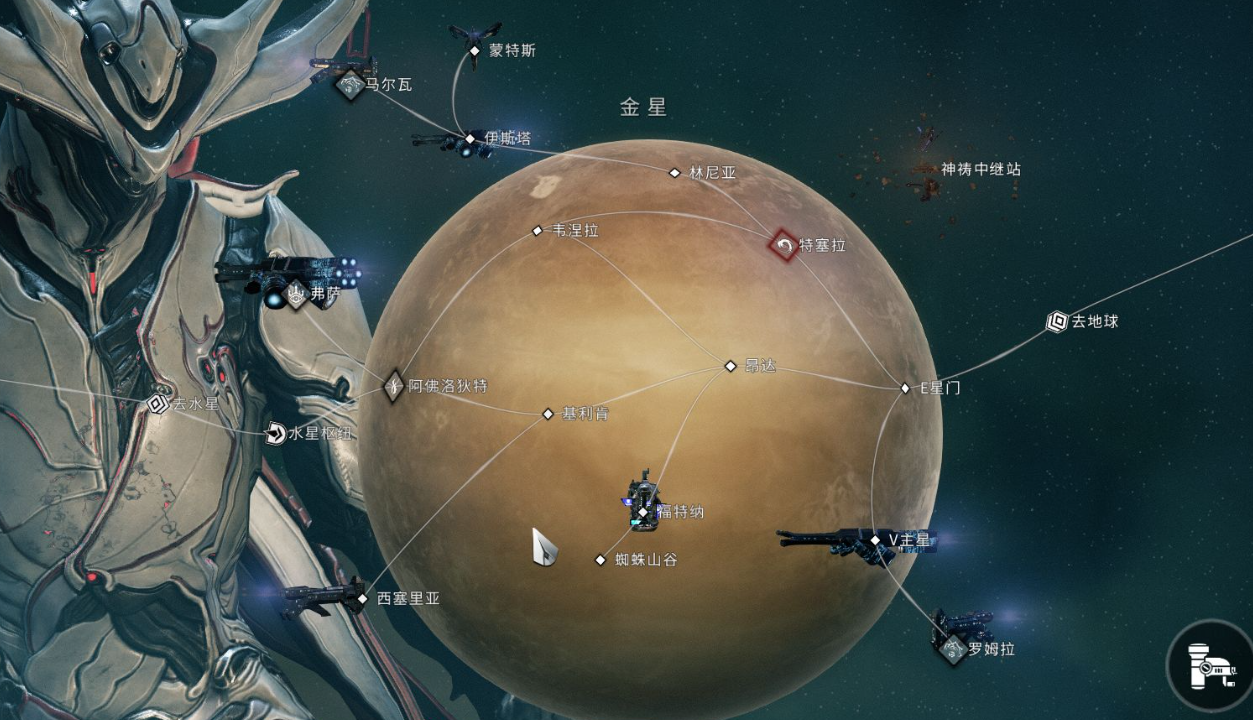The image size is (1253, 720).
Task: Click the 林尼亚 mission node
Action: coord(675,173)
